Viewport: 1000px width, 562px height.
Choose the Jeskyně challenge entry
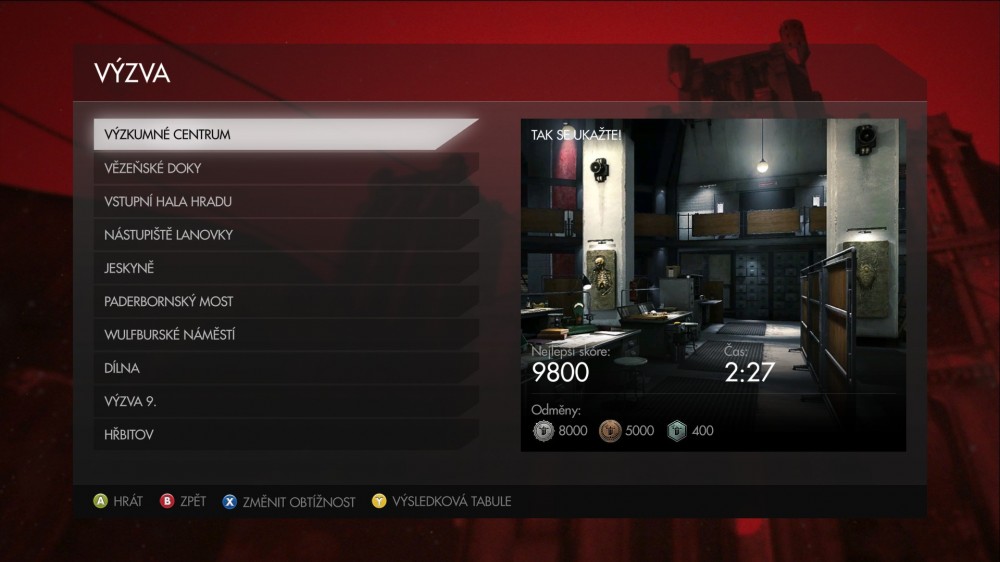[x=285, y=268]
